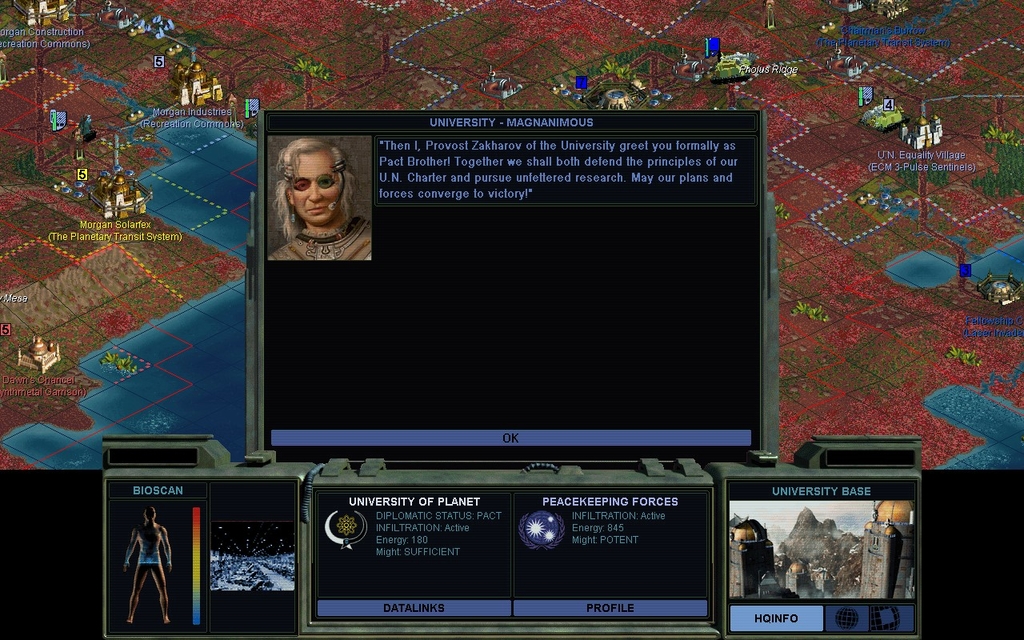Click the flat map grid icon

(884, 619)
